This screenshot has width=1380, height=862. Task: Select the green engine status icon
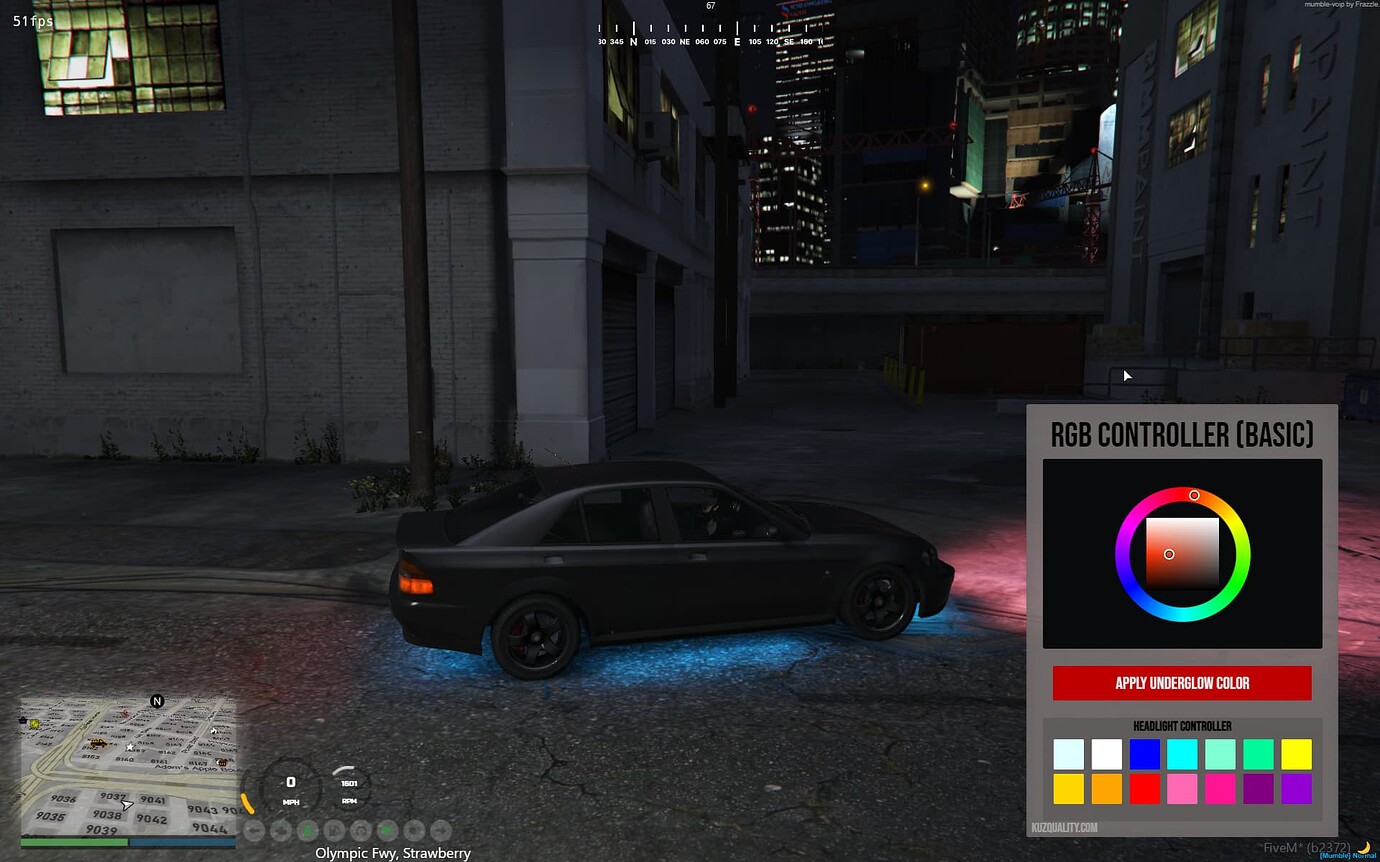click(387, 830)
